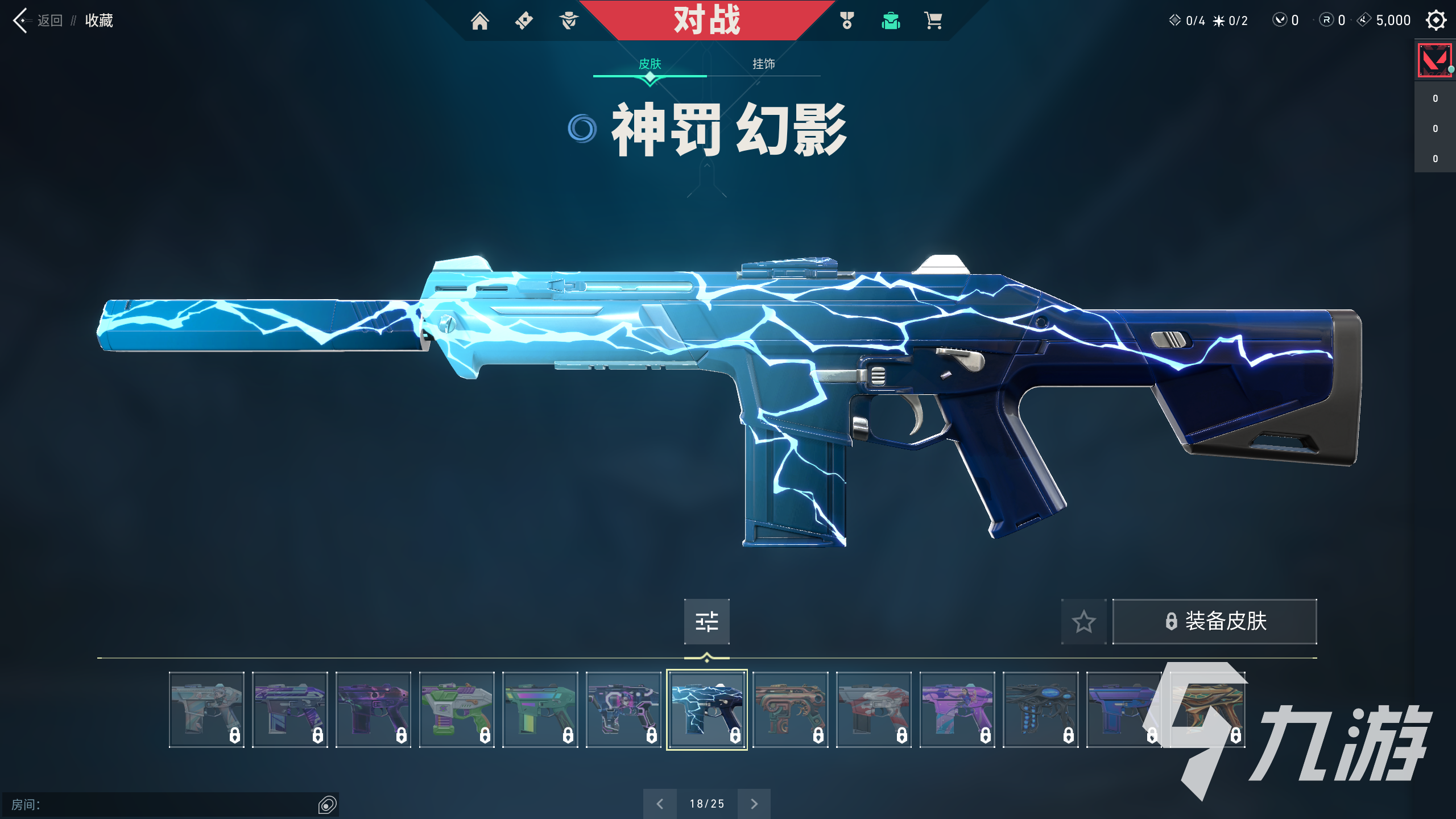Viewport: 1456px width, 819px height.
Task: Open the skin variant level selector icon
Action: [707, 622]
